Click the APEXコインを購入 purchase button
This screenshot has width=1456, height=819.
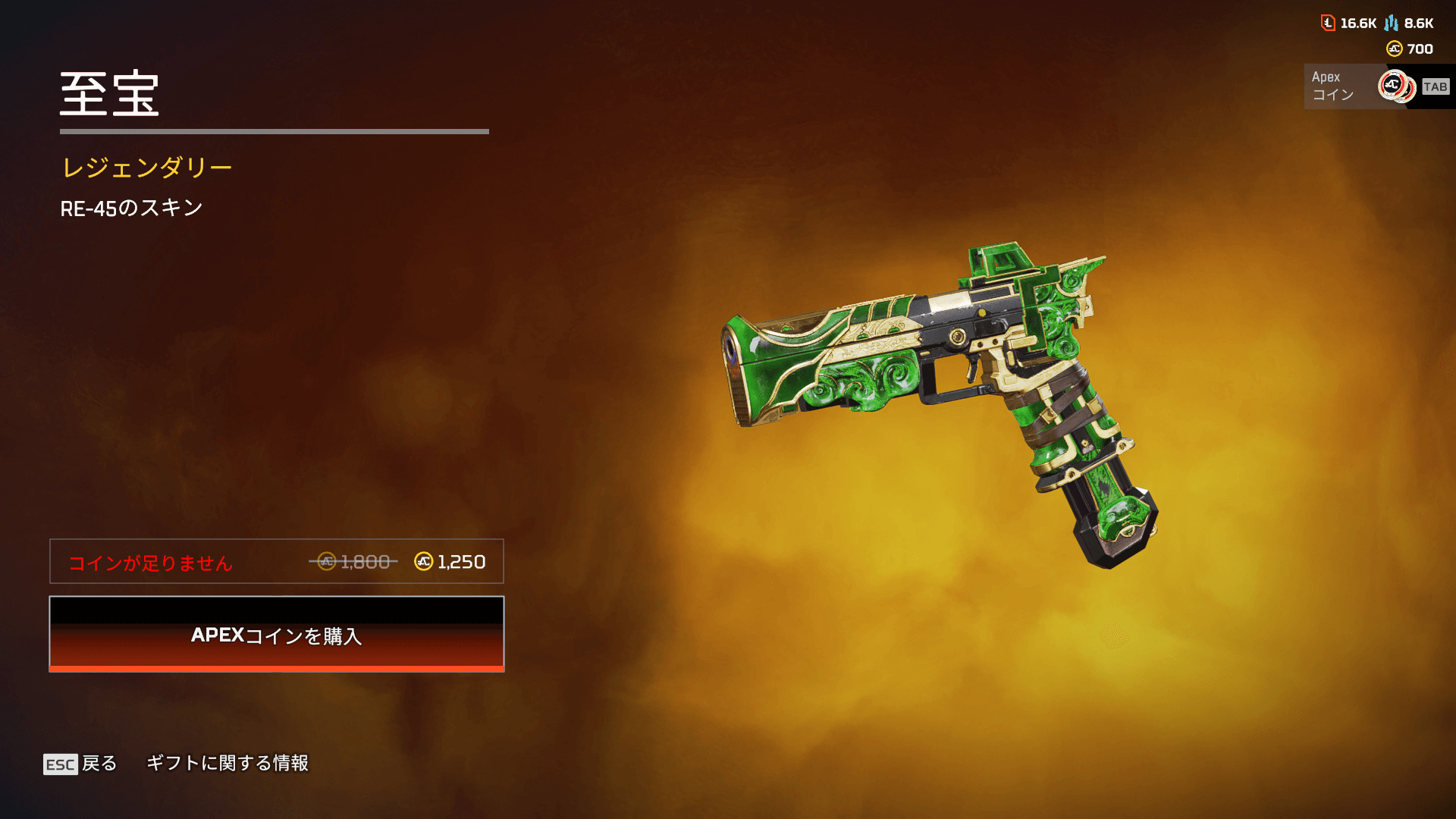(x=277, y=634)
